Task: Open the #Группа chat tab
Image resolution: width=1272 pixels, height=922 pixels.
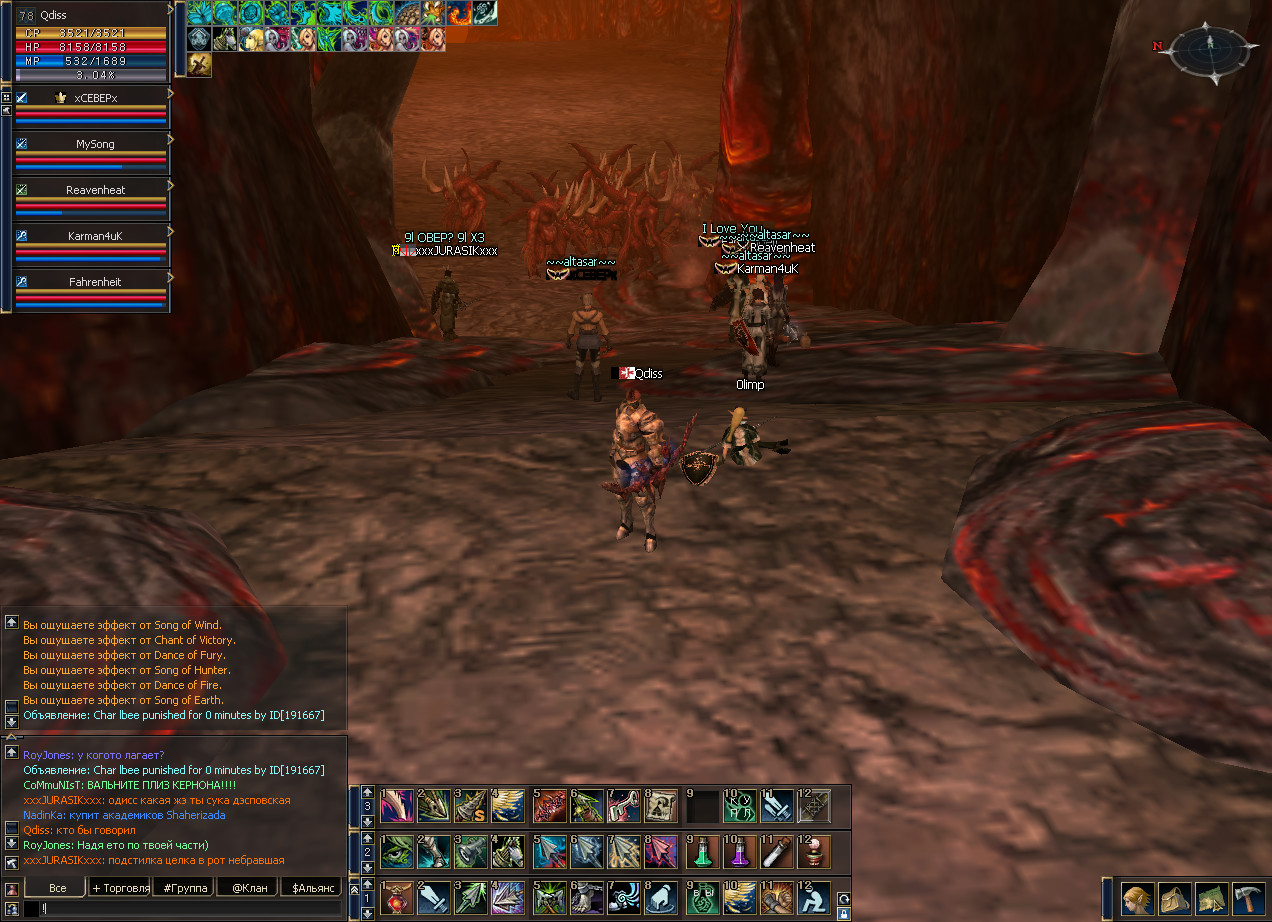Action: point(185,887)
